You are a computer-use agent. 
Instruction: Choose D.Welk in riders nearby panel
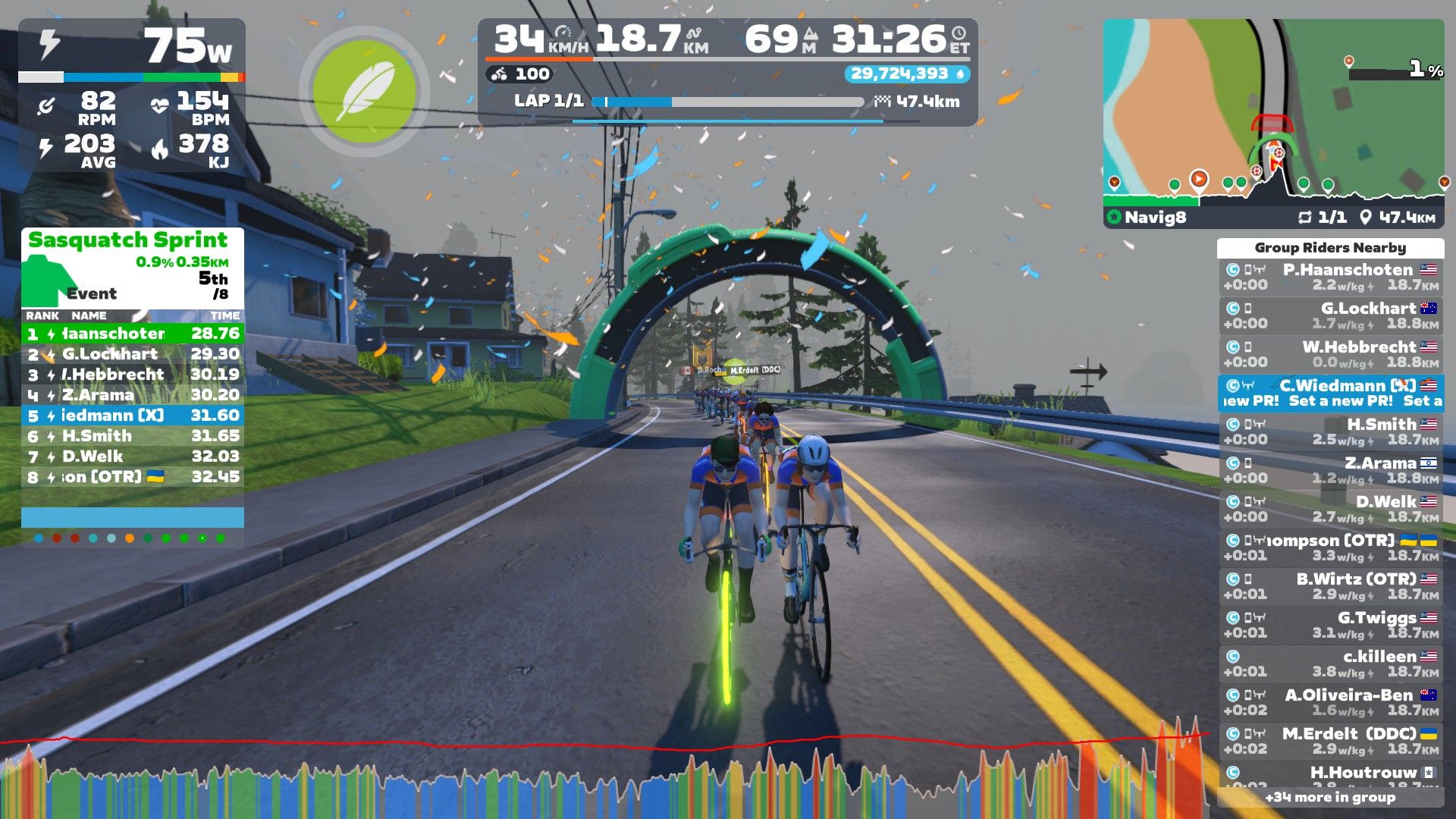coord(1330,509)
